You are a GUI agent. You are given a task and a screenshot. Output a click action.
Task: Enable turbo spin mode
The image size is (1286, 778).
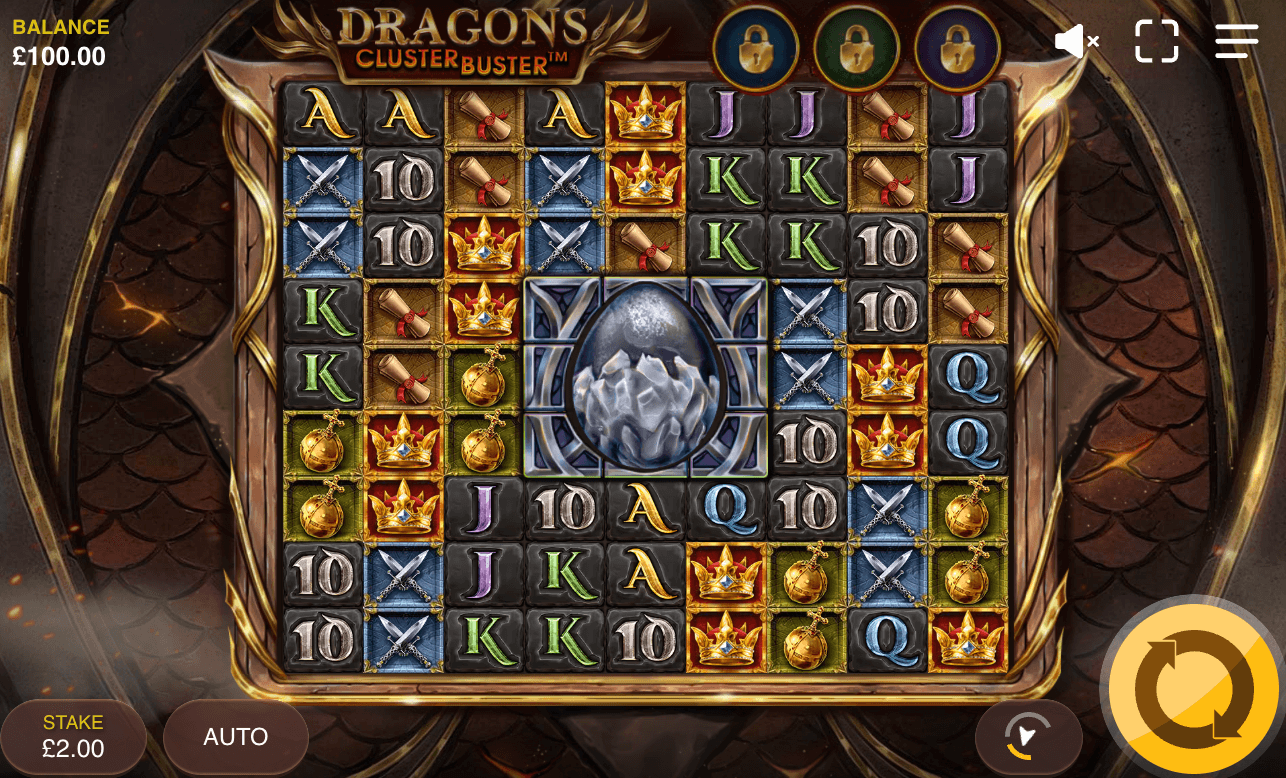(1029, 737)
